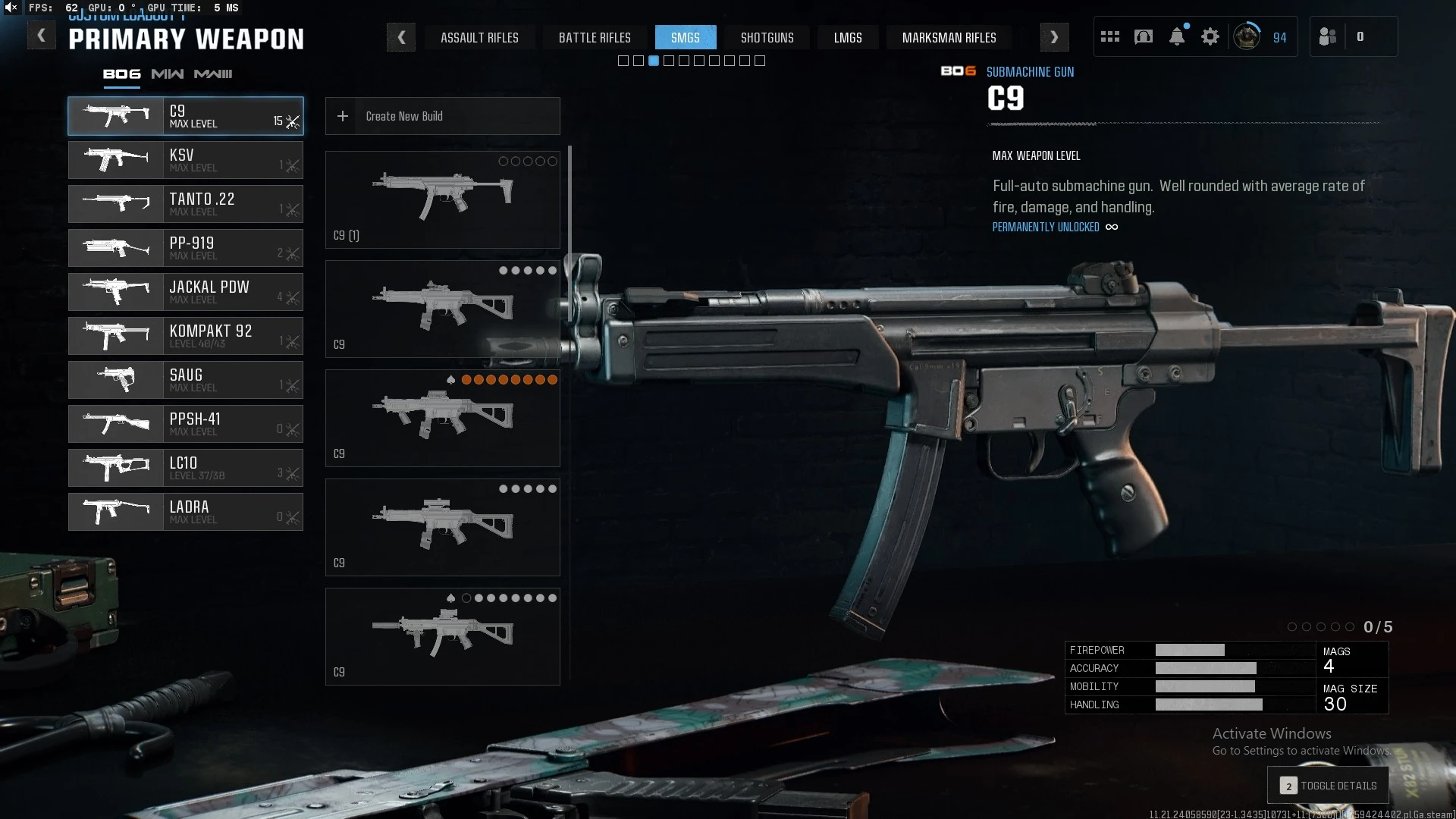Screen dimensions: 1456x819
Task: Open the settings gear icon
Action: click(x=1210, y=36)
